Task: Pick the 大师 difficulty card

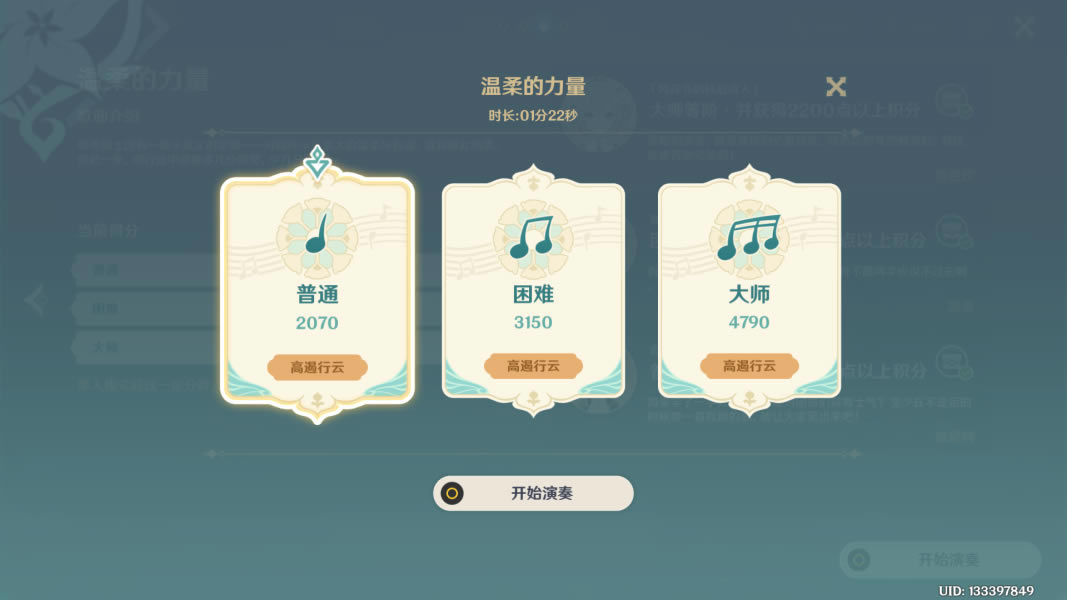Action: [x=749, y=292]
